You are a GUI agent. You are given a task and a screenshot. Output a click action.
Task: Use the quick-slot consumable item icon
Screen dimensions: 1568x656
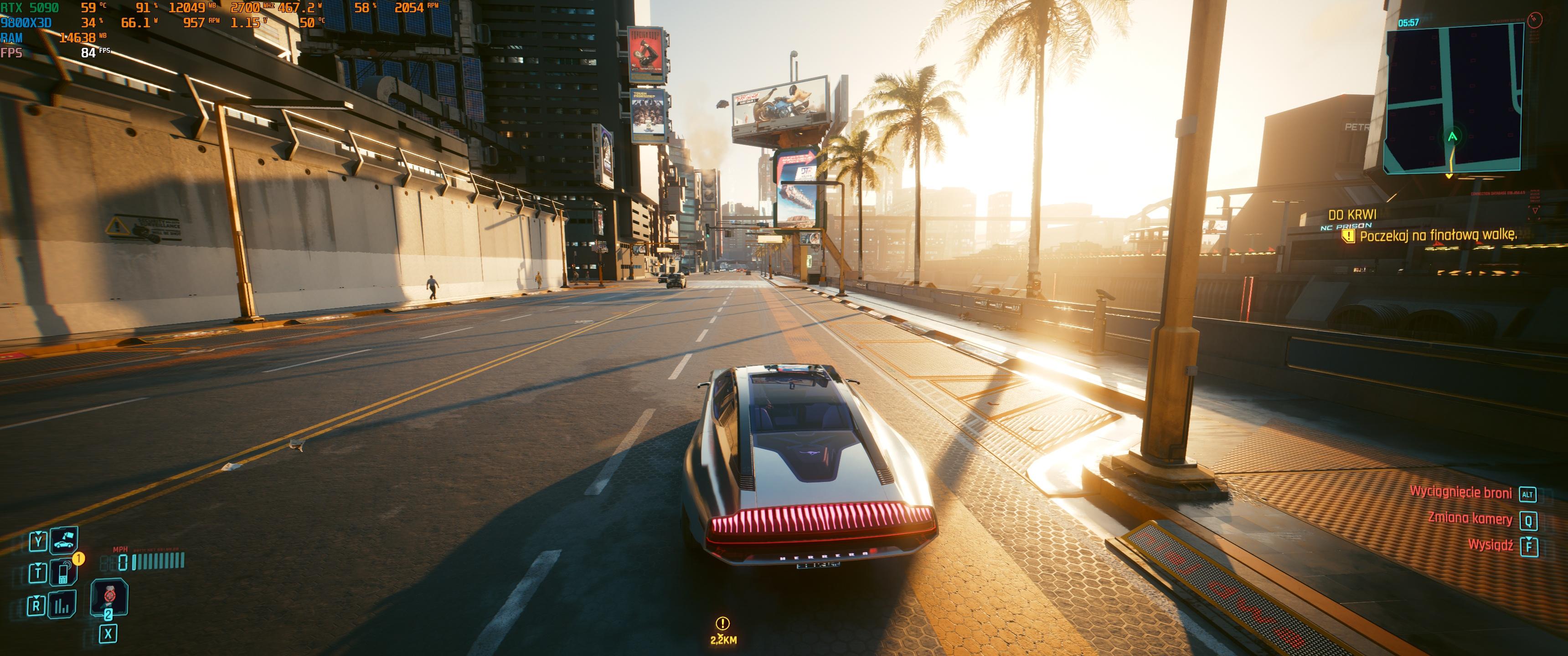[109, 596]
